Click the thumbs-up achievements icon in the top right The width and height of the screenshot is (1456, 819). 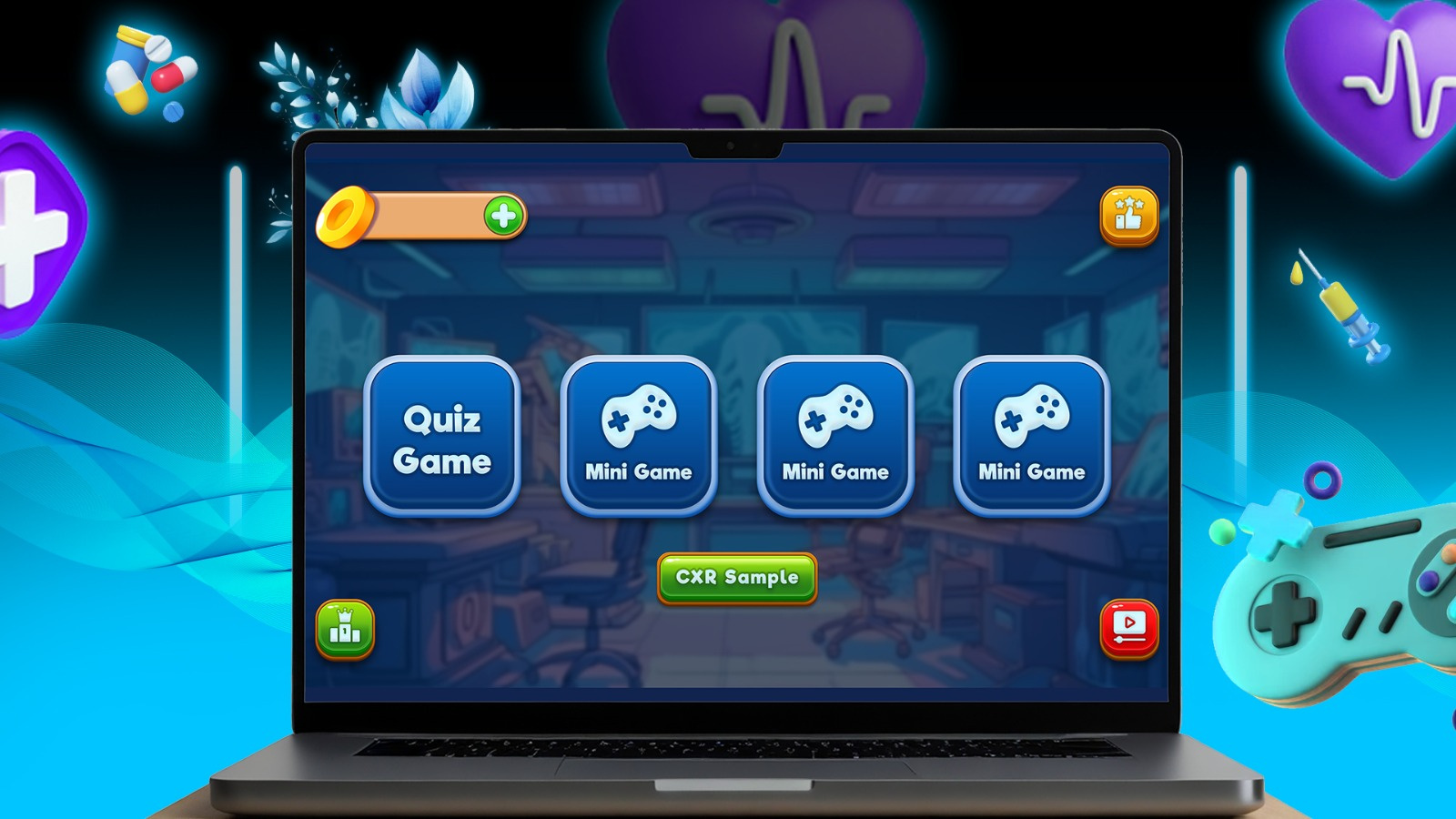(x=1127, y=215)
